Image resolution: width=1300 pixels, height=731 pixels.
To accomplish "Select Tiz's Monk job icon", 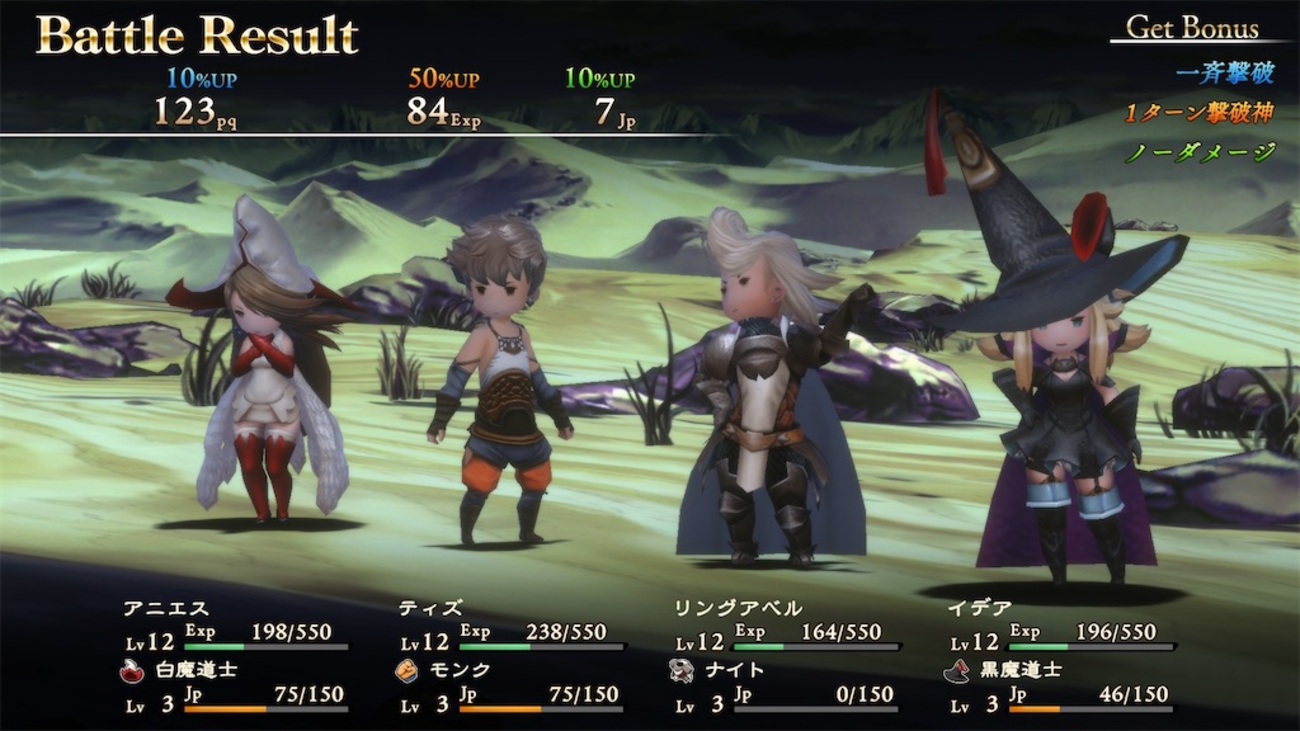I will click(x=406, y=671).
